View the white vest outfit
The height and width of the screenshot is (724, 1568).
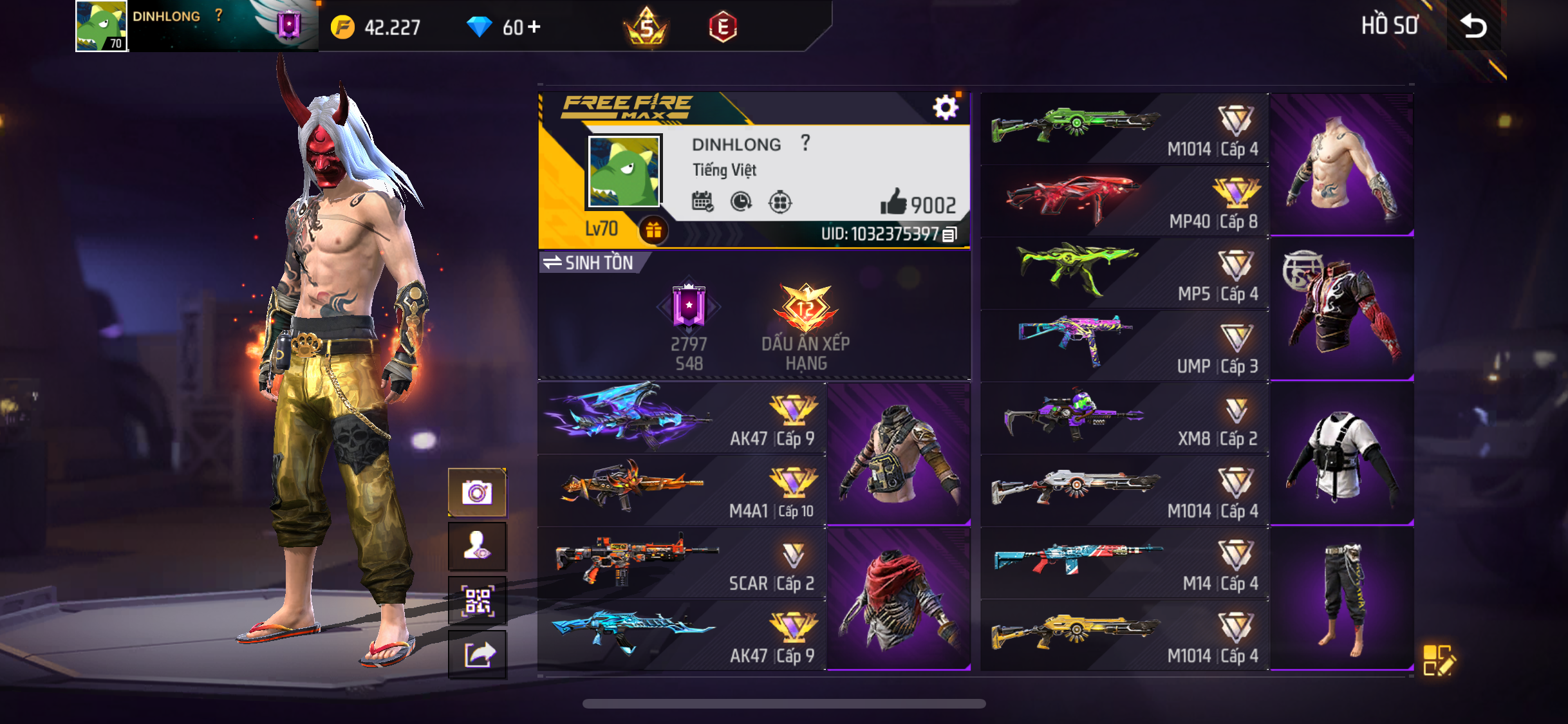pyautogui.click(x=1341, y=454)
